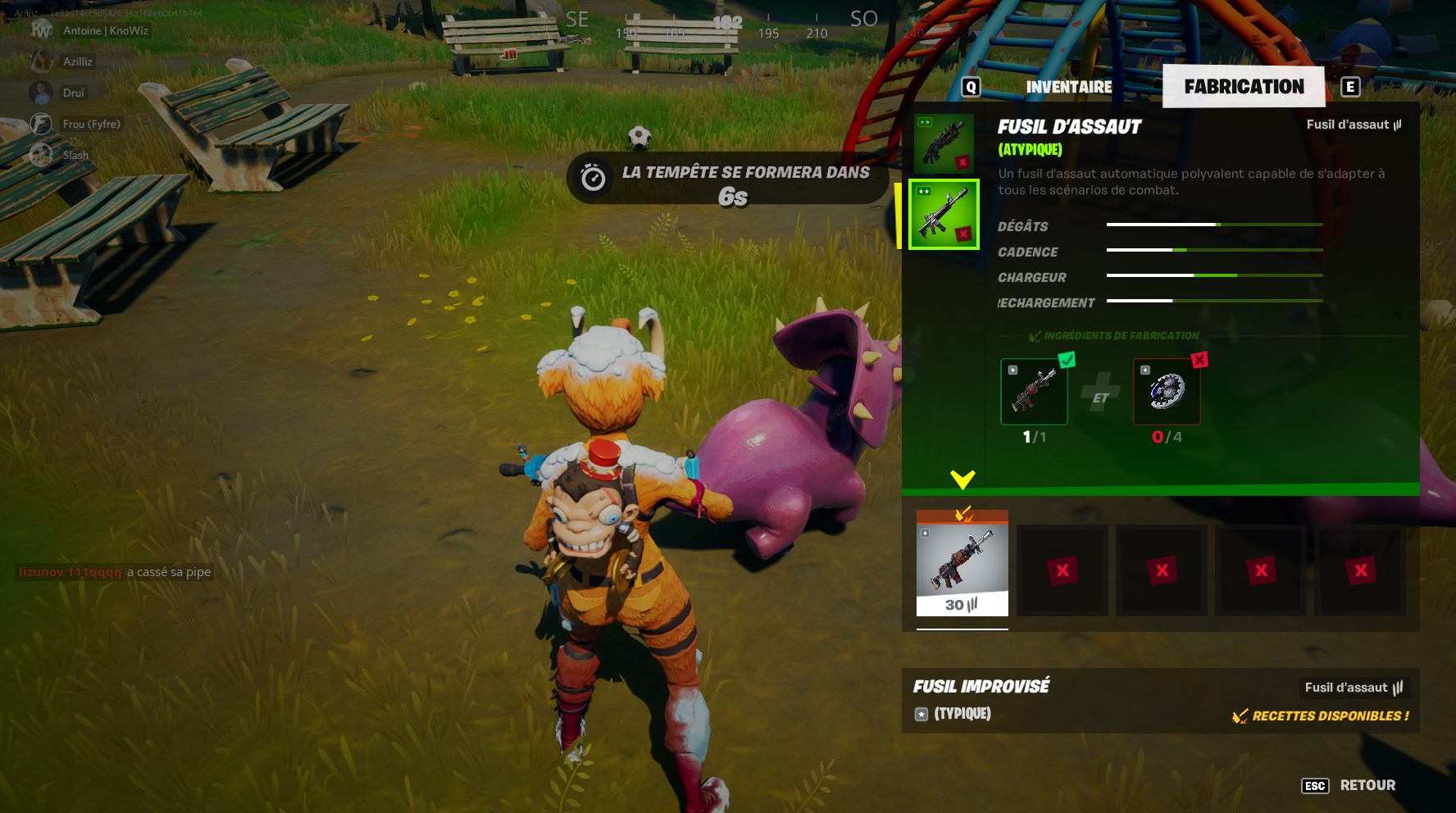1456x813 pixels.
Task: Click the green checkmark on the rifle ingredient
Action: [x=1067, y=359]
